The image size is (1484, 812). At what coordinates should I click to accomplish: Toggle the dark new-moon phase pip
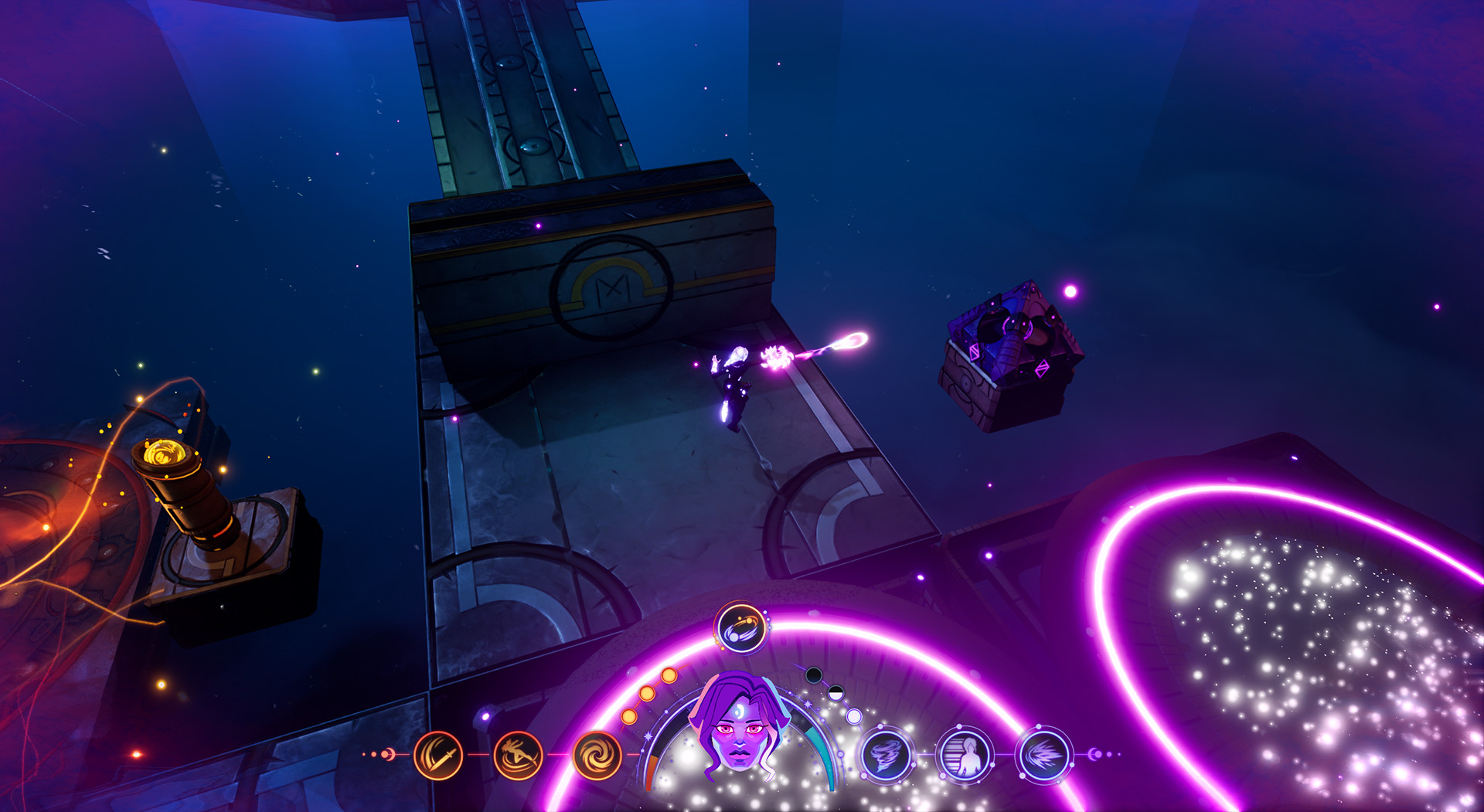click(814, 676)
